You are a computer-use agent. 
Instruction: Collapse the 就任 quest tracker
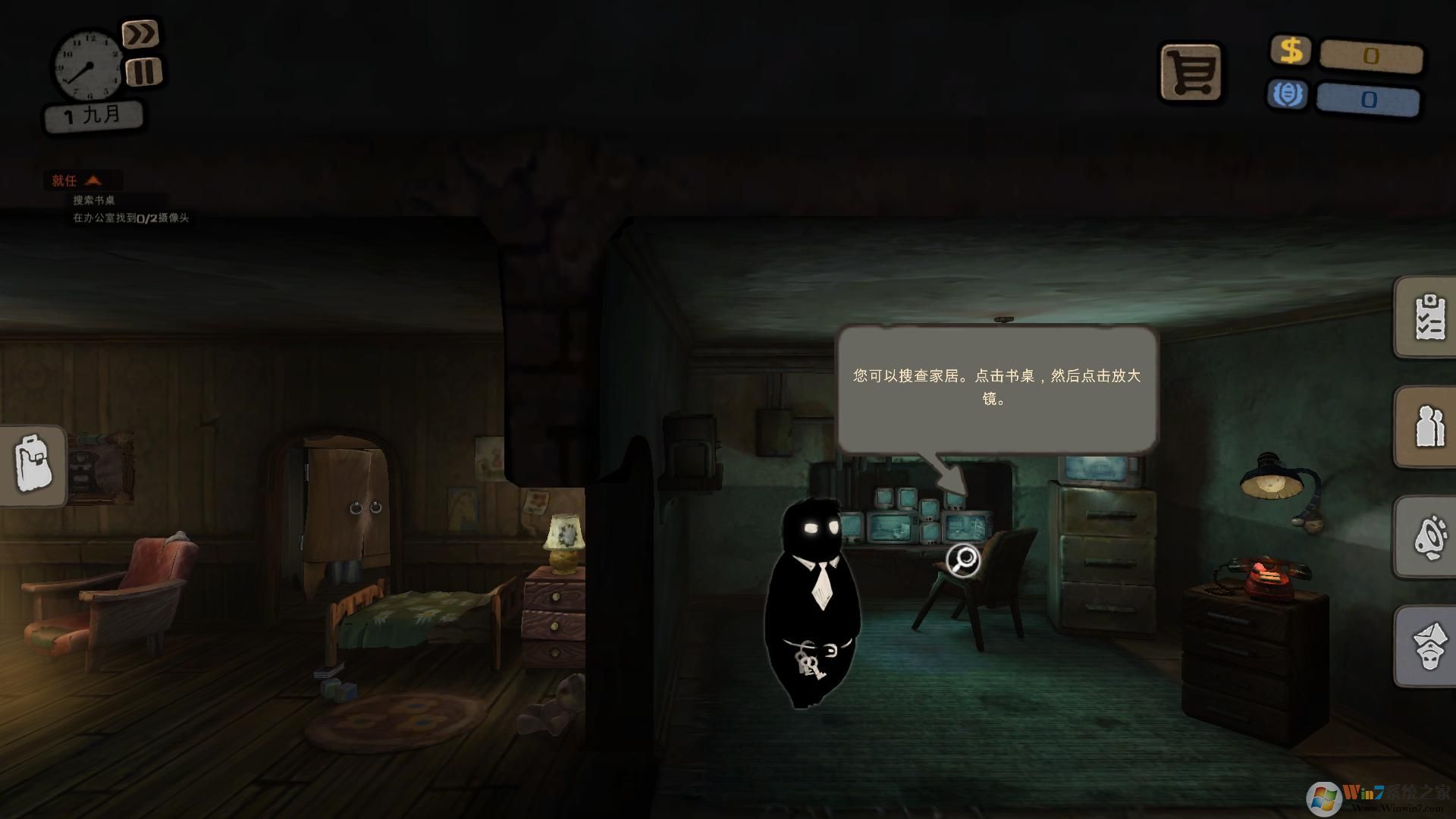coord(93,180)
